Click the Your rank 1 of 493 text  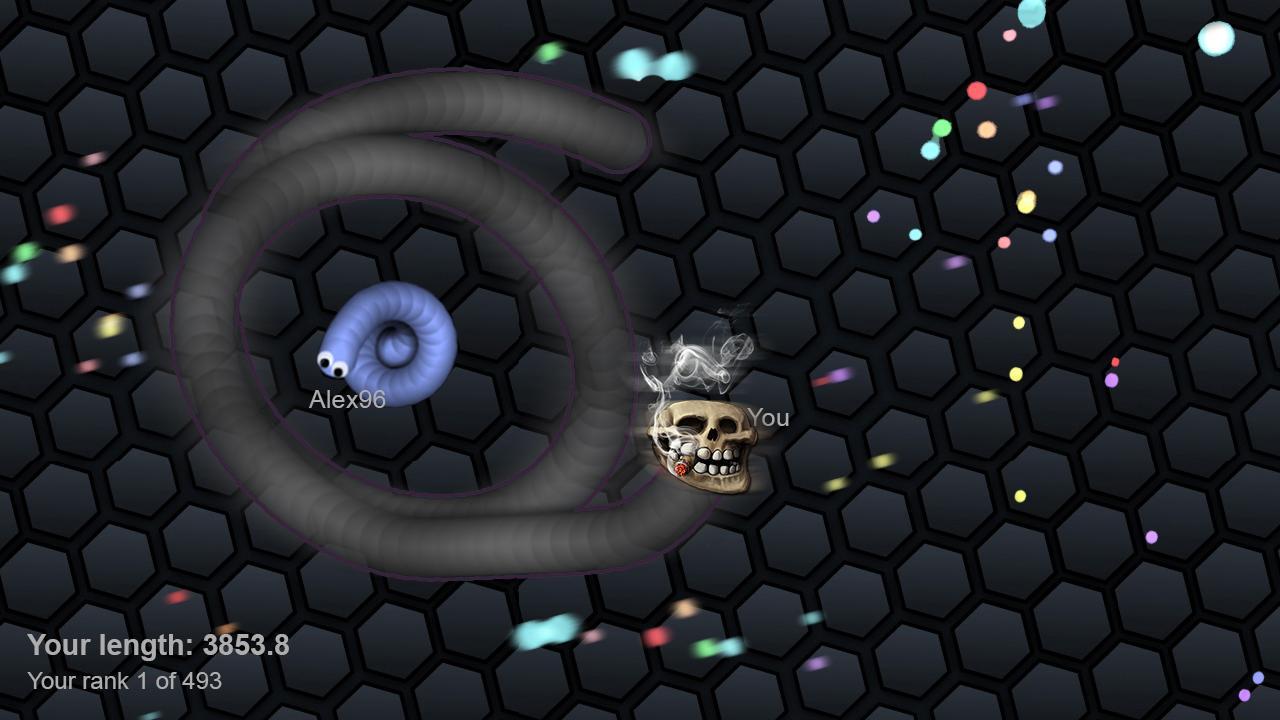point(126,684)
